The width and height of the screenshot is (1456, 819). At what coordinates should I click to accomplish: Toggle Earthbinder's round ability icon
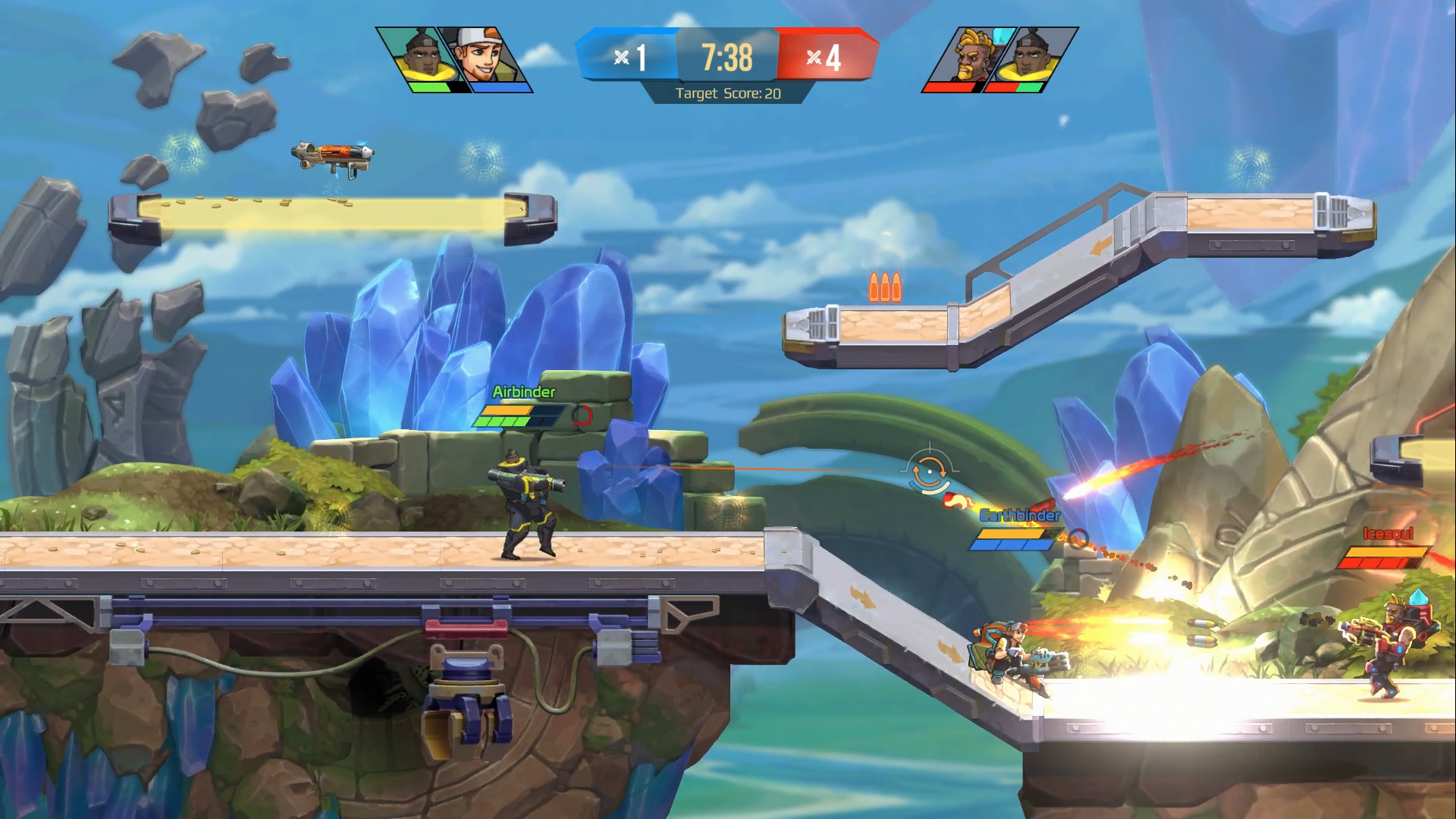(x=1079, y=540)
